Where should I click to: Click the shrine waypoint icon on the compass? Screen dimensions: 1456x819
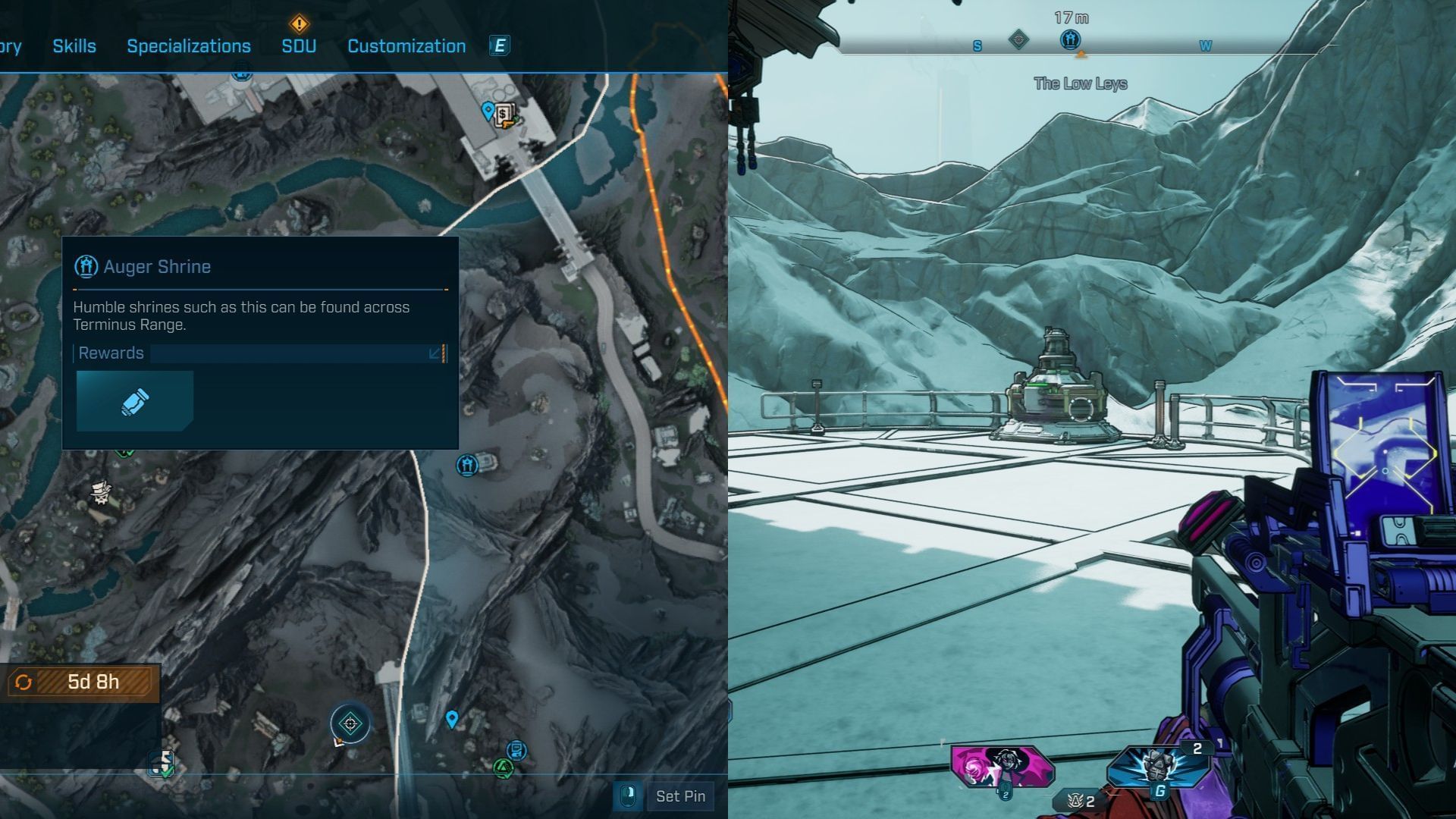click(1070, 39)
